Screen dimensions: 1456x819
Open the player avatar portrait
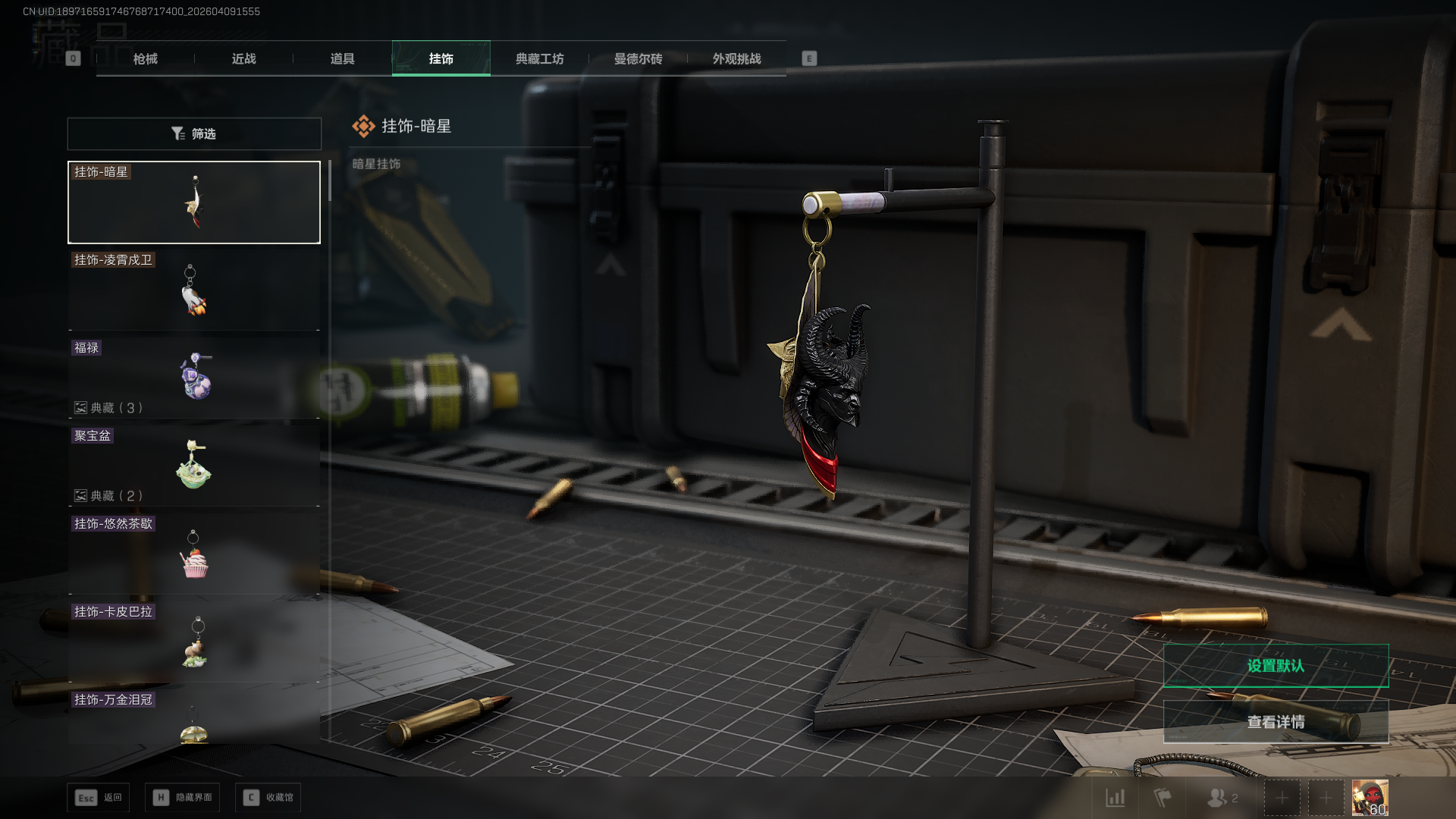[1370, 798]
